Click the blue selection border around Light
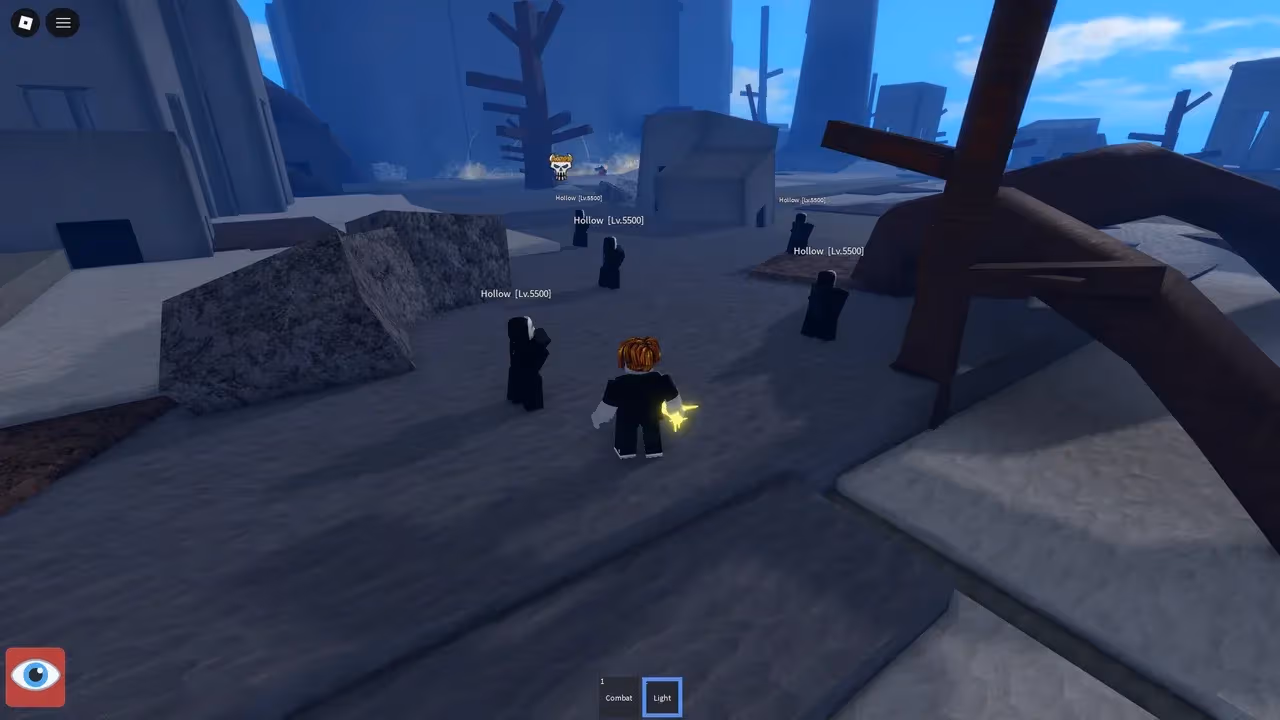Viewport: 1280px width, 720px height. pyautogui.click(x=661, y=679)
